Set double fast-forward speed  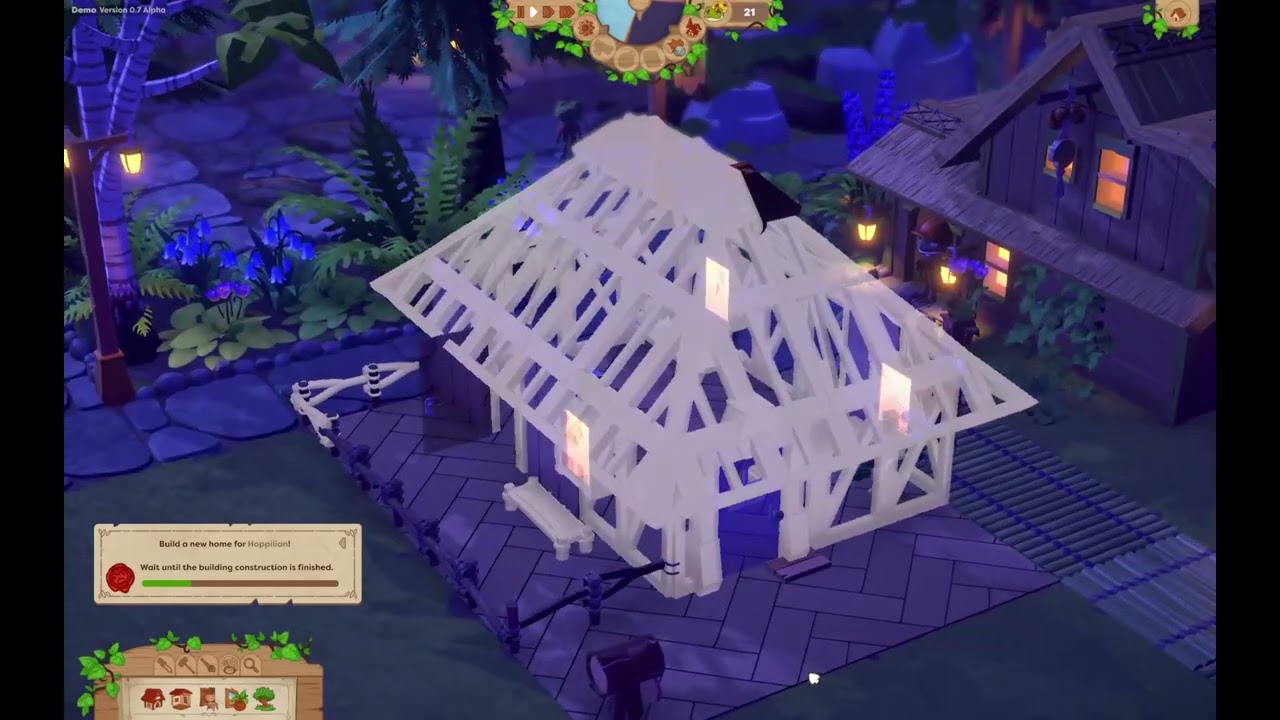549,12
